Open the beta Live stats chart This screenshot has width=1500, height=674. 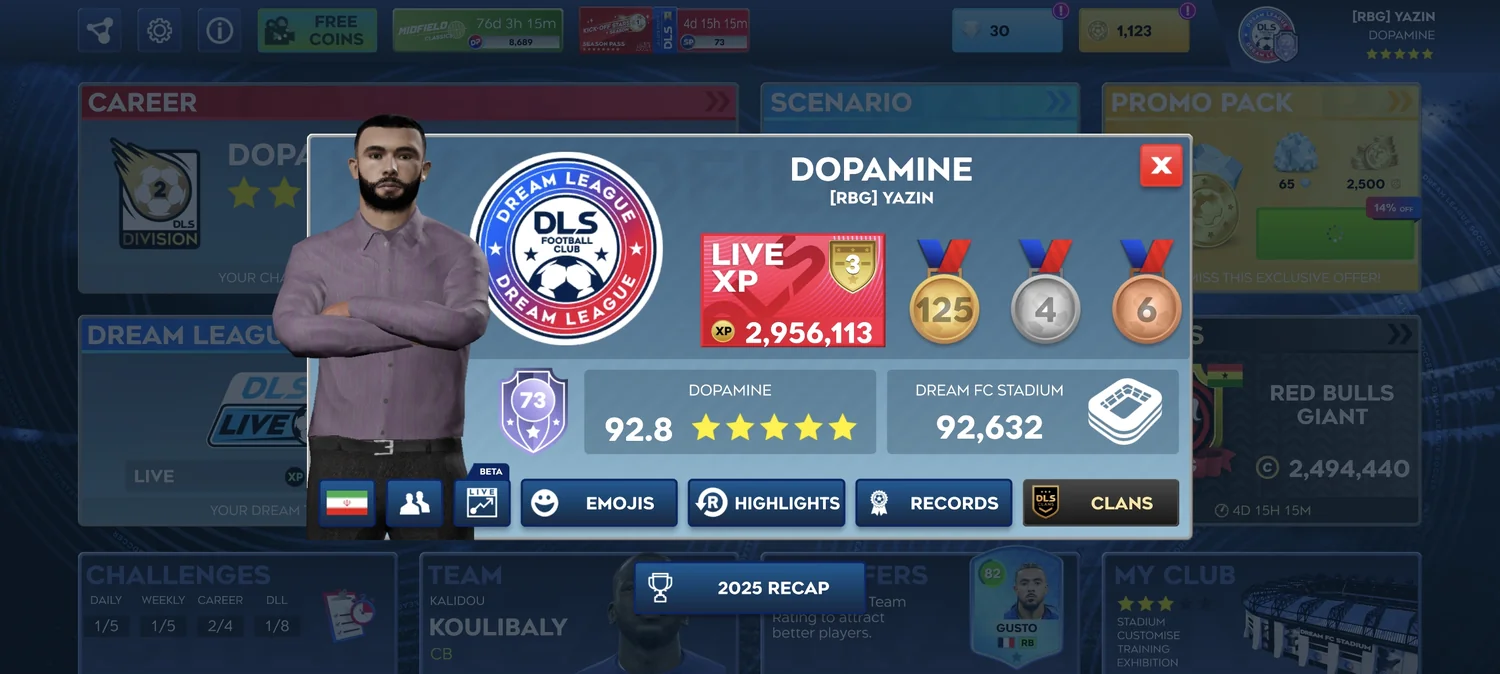482,503
